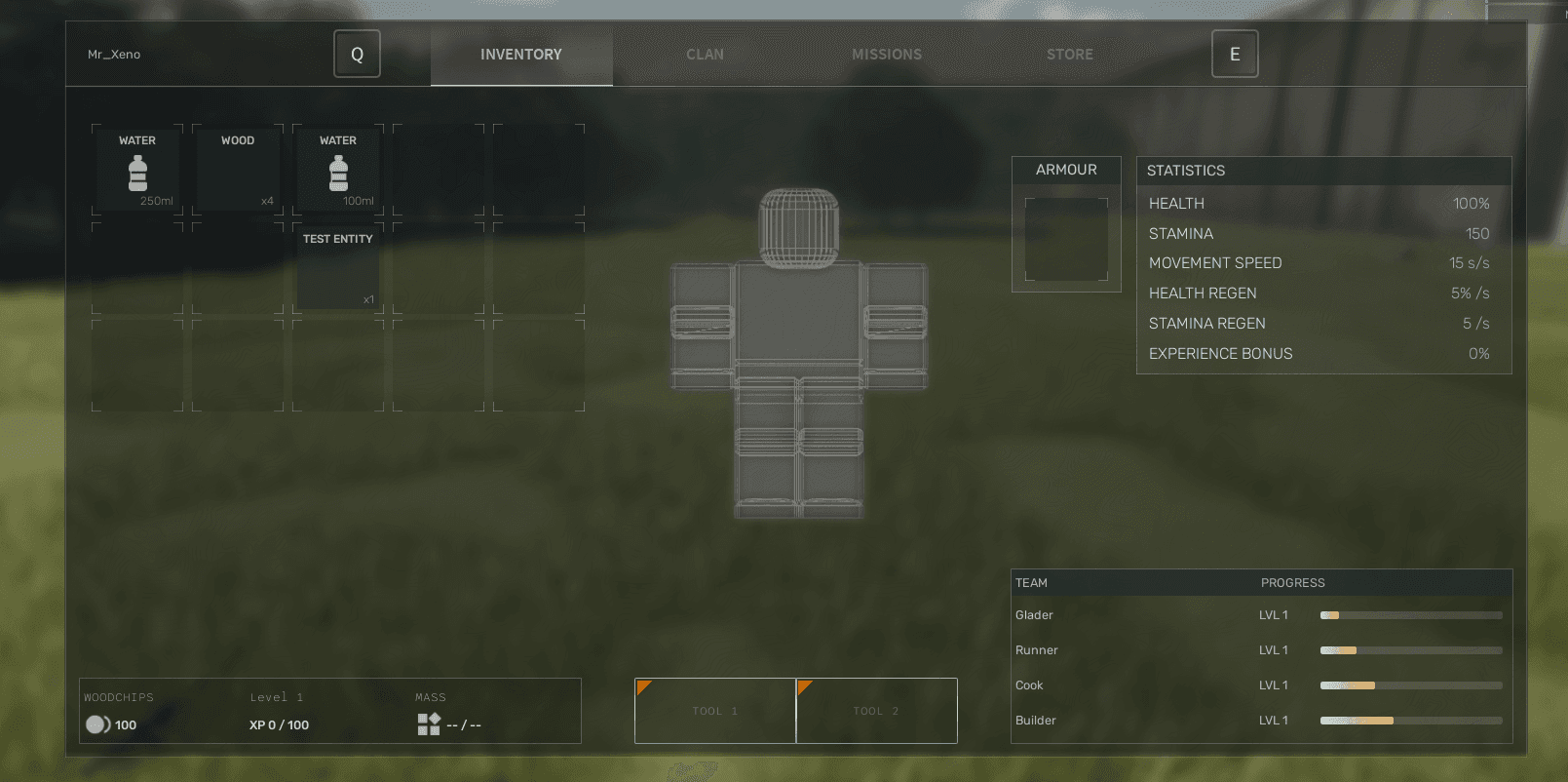This screenshot has height=782, width=1568.
Task: Select the Tool 2 hotbar slot
Action: (875, 711)
